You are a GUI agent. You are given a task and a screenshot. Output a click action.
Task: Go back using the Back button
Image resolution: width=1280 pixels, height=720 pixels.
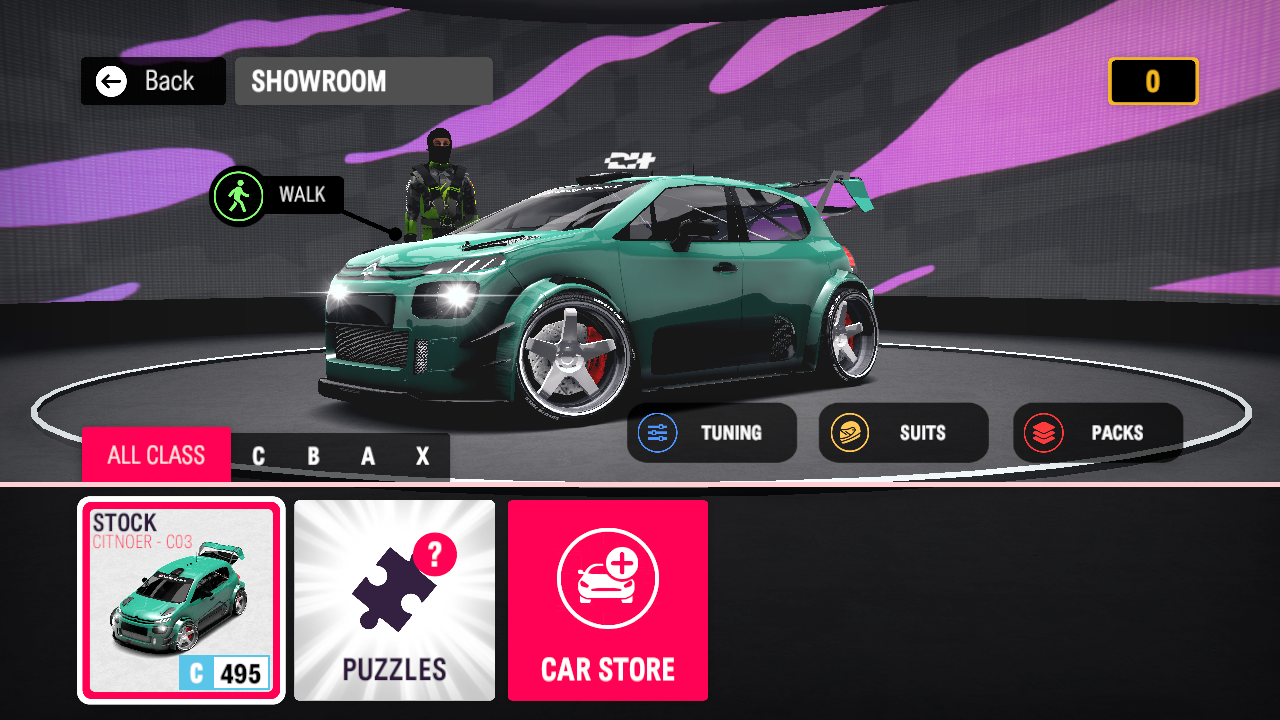point(153,81)
